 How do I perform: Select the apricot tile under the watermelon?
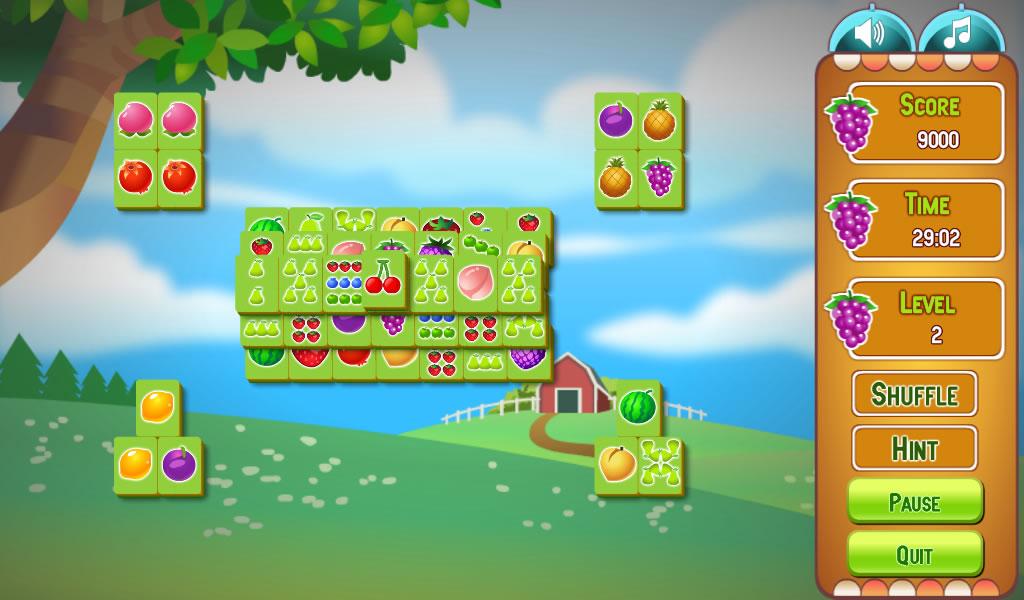(x=617, y=464)
